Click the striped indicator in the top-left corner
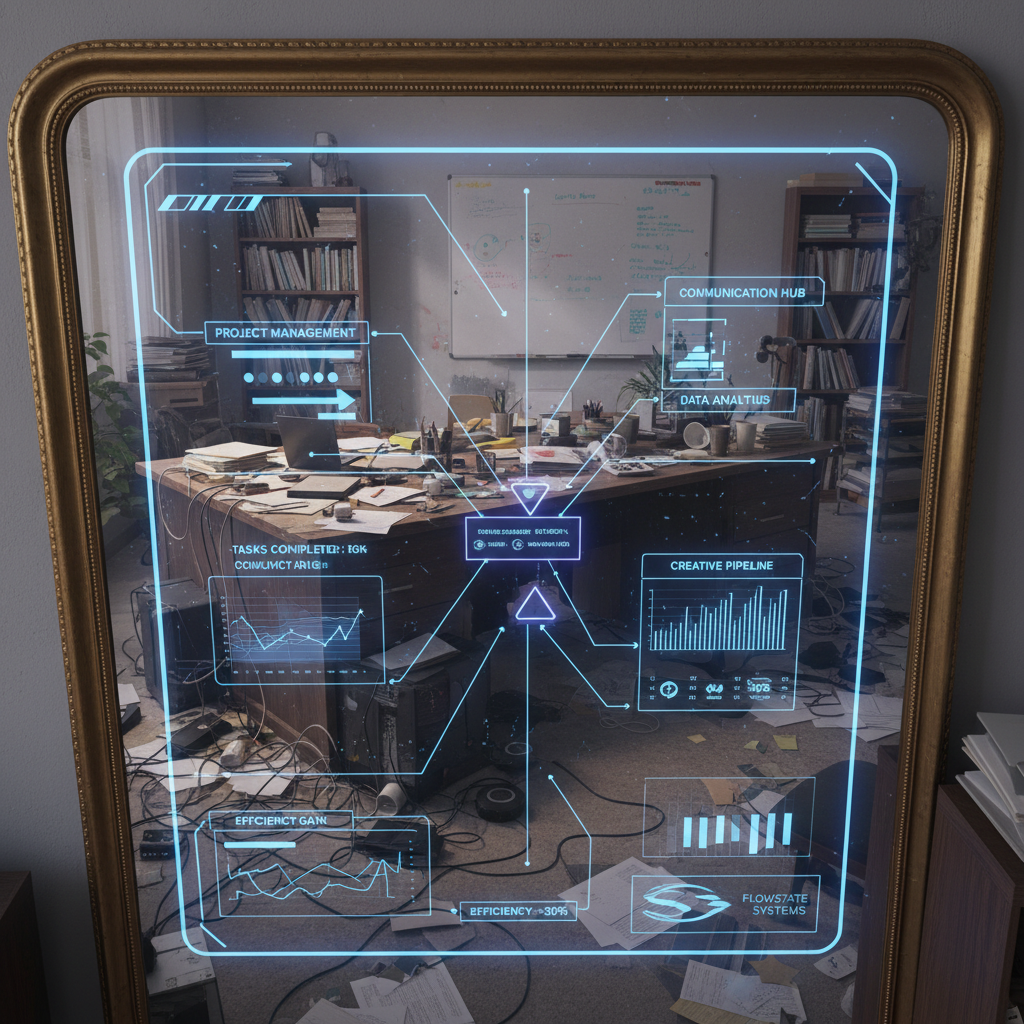The image size is (1024, 1024). click(209, 203)
